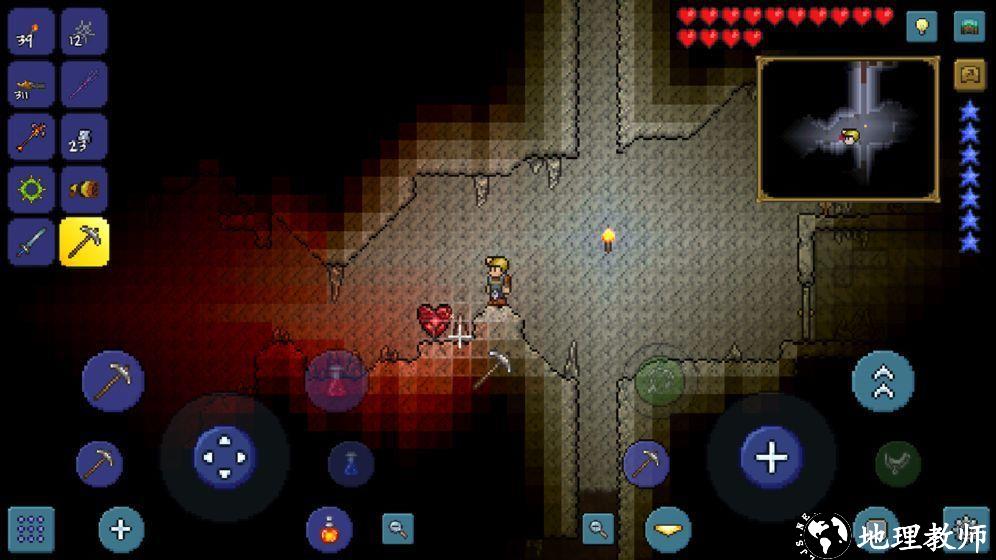
Task: Equip the orange magic staff slot
Action: pyautogui.click(x=31, y=137)
